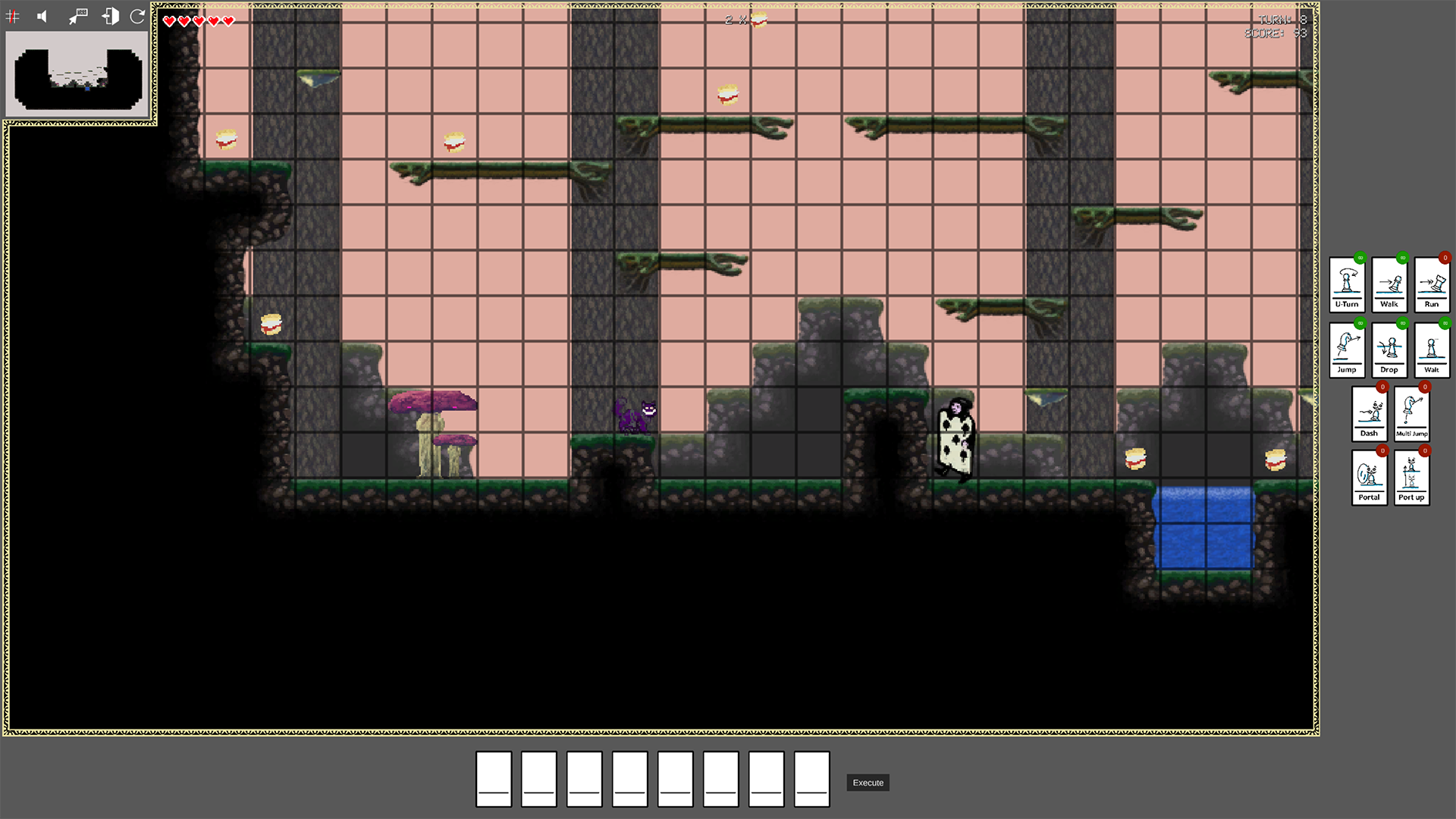The width and height of the screenshot is (1456, 819).
Task: Mute sound with the speaker icon
Action: click(x=42, y=17)
